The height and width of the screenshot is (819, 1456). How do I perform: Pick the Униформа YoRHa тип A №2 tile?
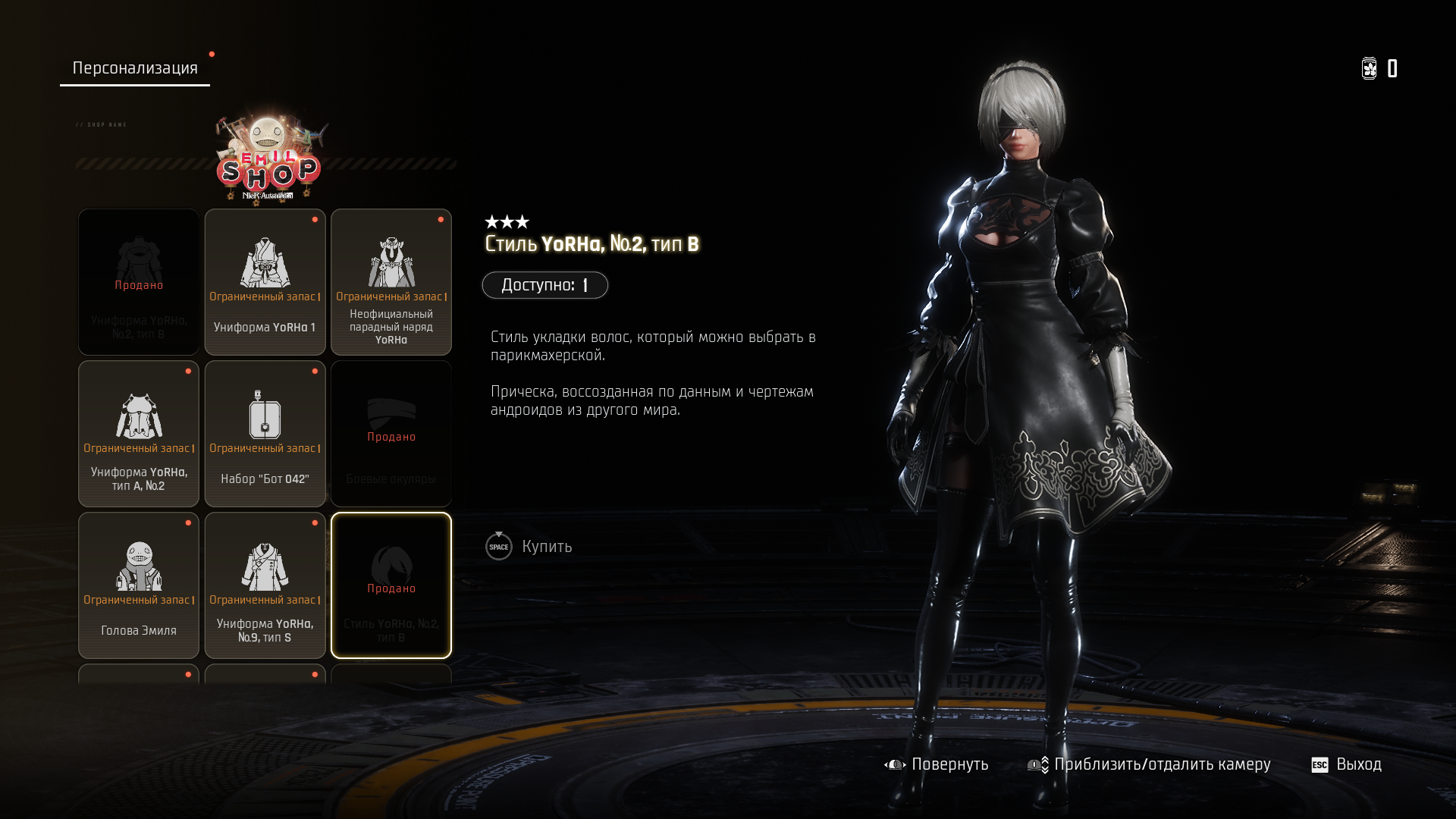pos(139,434)
